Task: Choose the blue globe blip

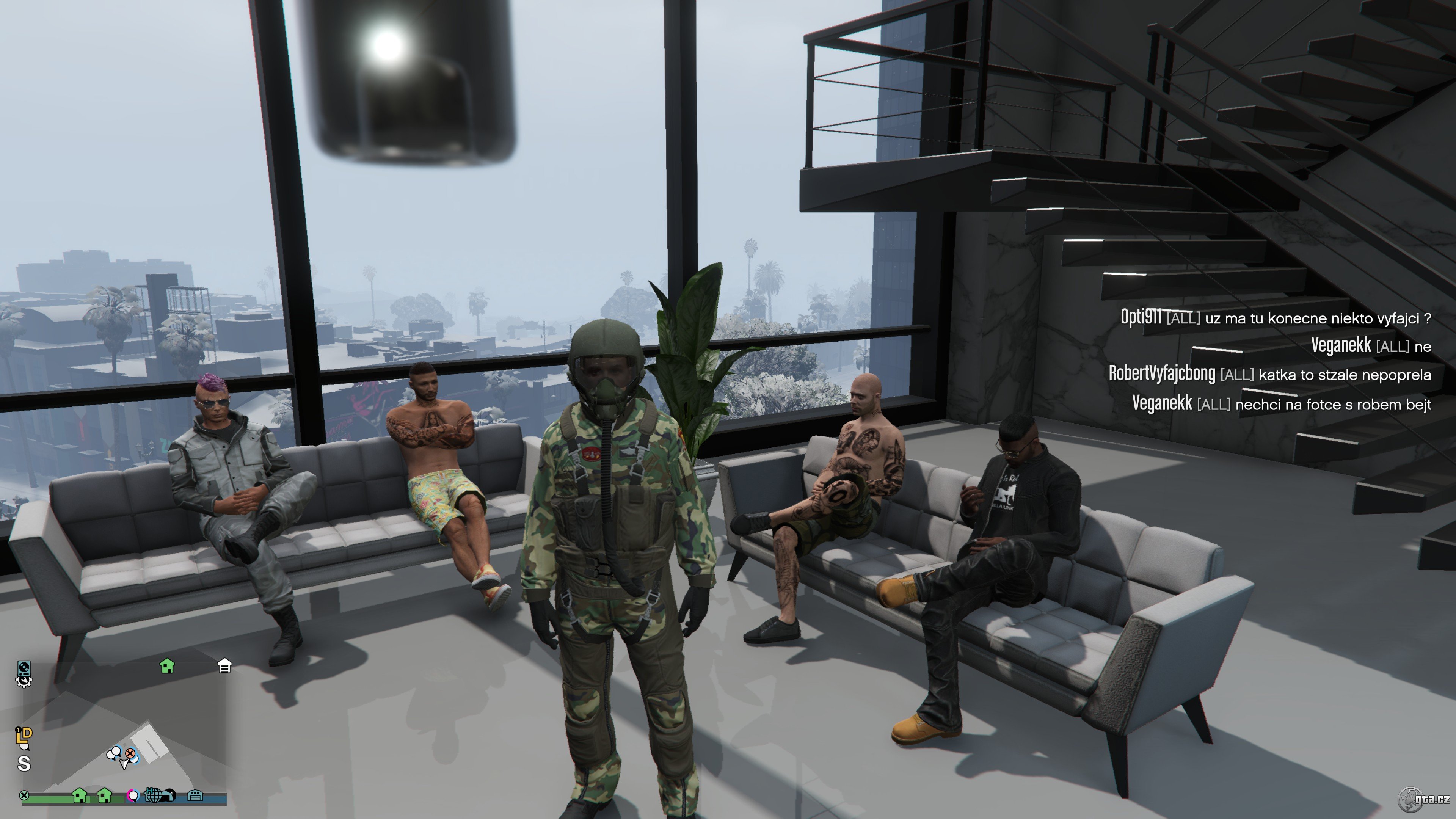Action: tap(154, 795)
